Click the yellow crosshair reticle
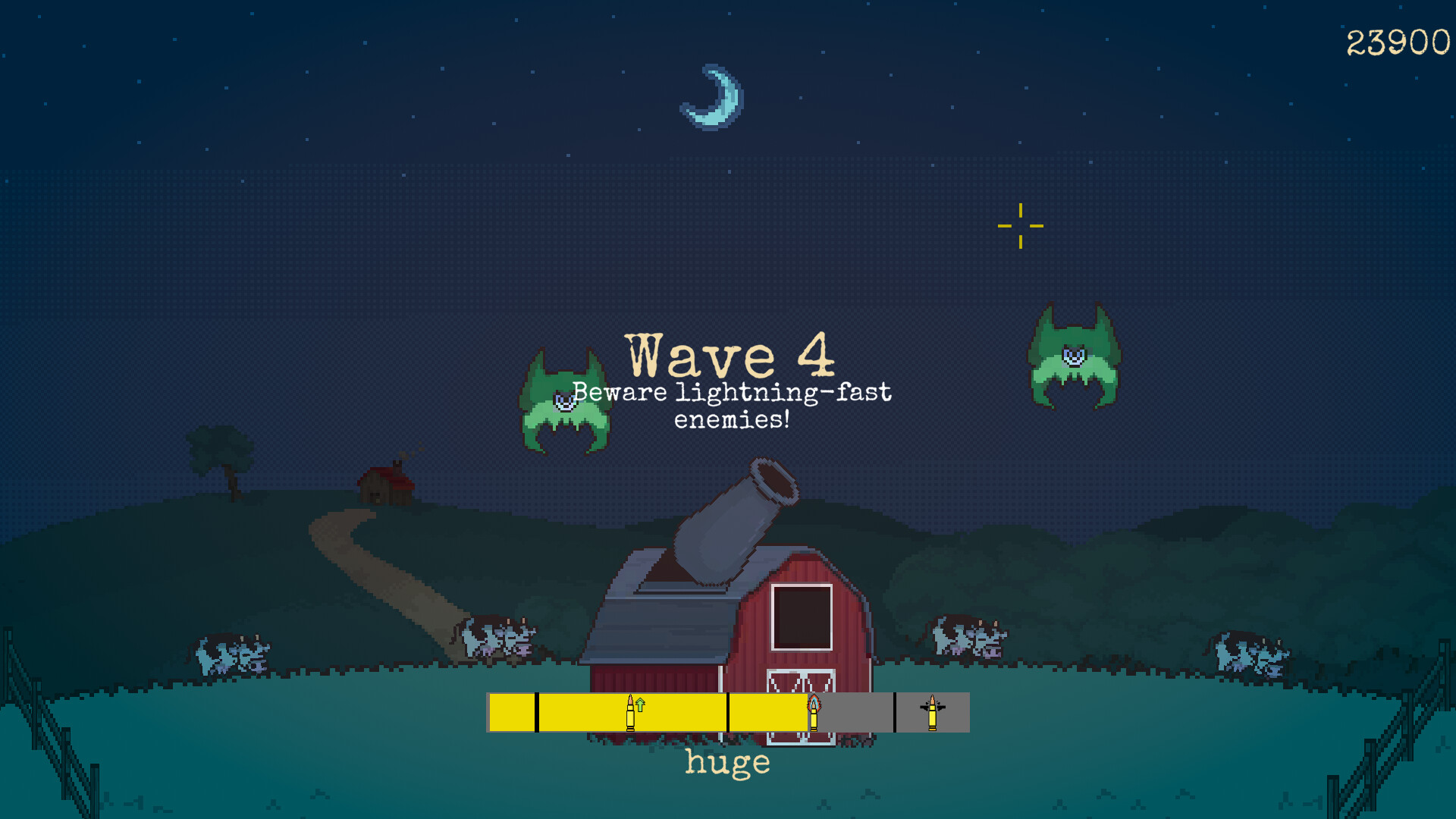 pos(1021,225)
